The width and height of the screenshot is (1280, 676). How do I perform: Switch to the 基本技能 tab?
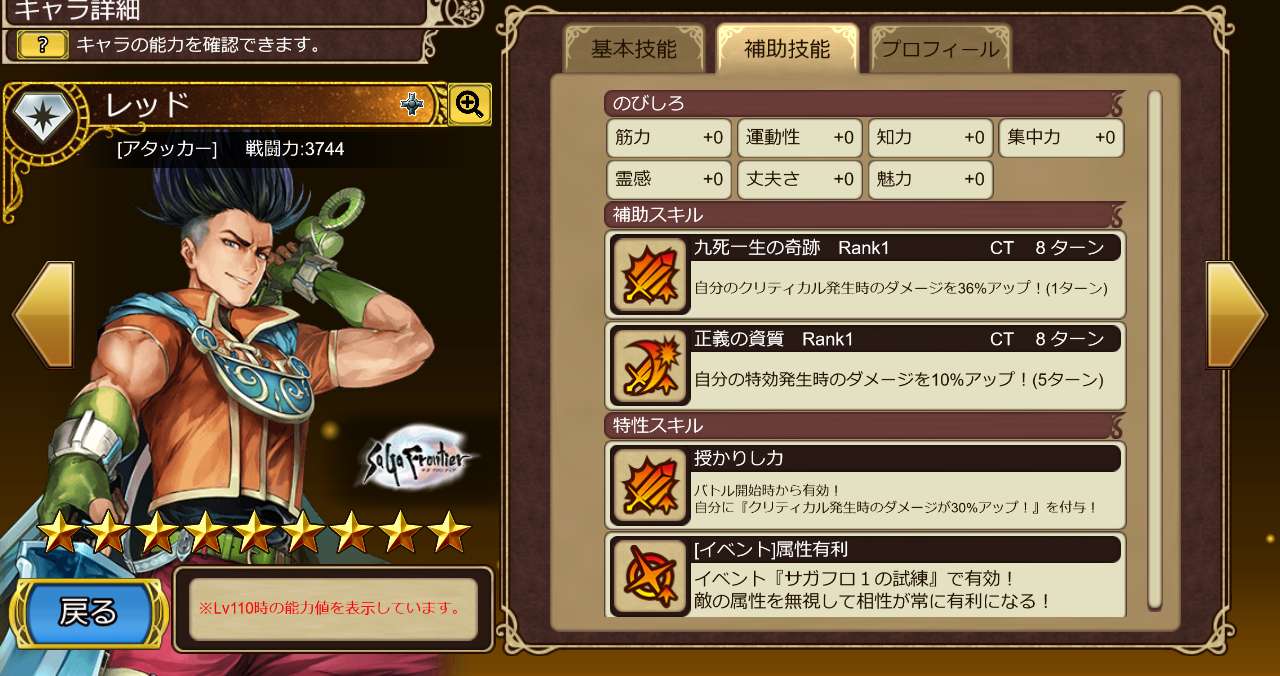point(633,49)
